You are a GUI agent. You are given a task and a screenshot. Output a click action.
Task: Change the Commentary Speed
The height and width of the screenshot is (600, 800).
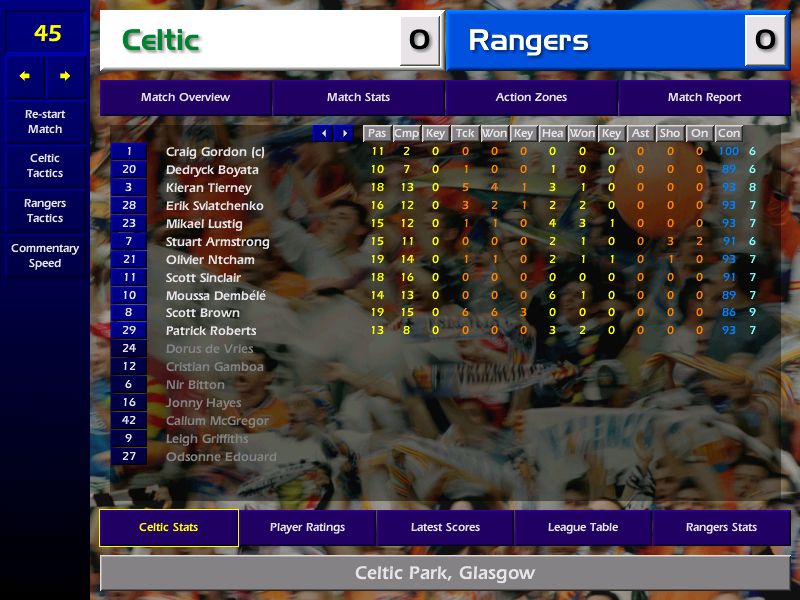point(45,256)
